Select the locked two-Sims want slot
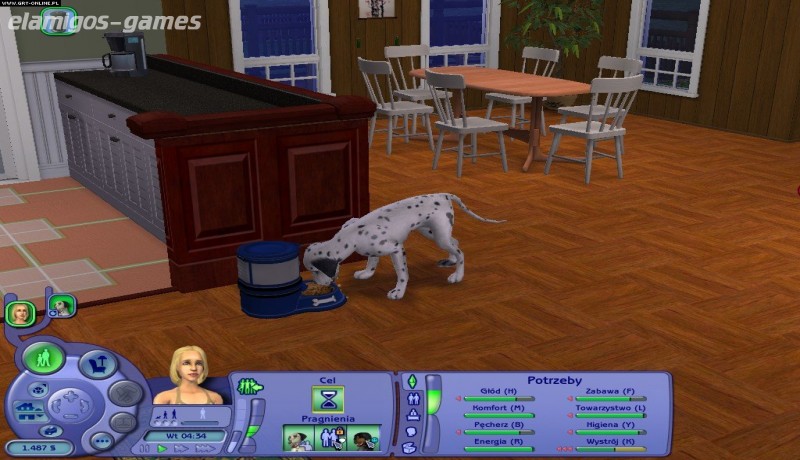This screenshot has height=460, width=800. coord(330,438)
